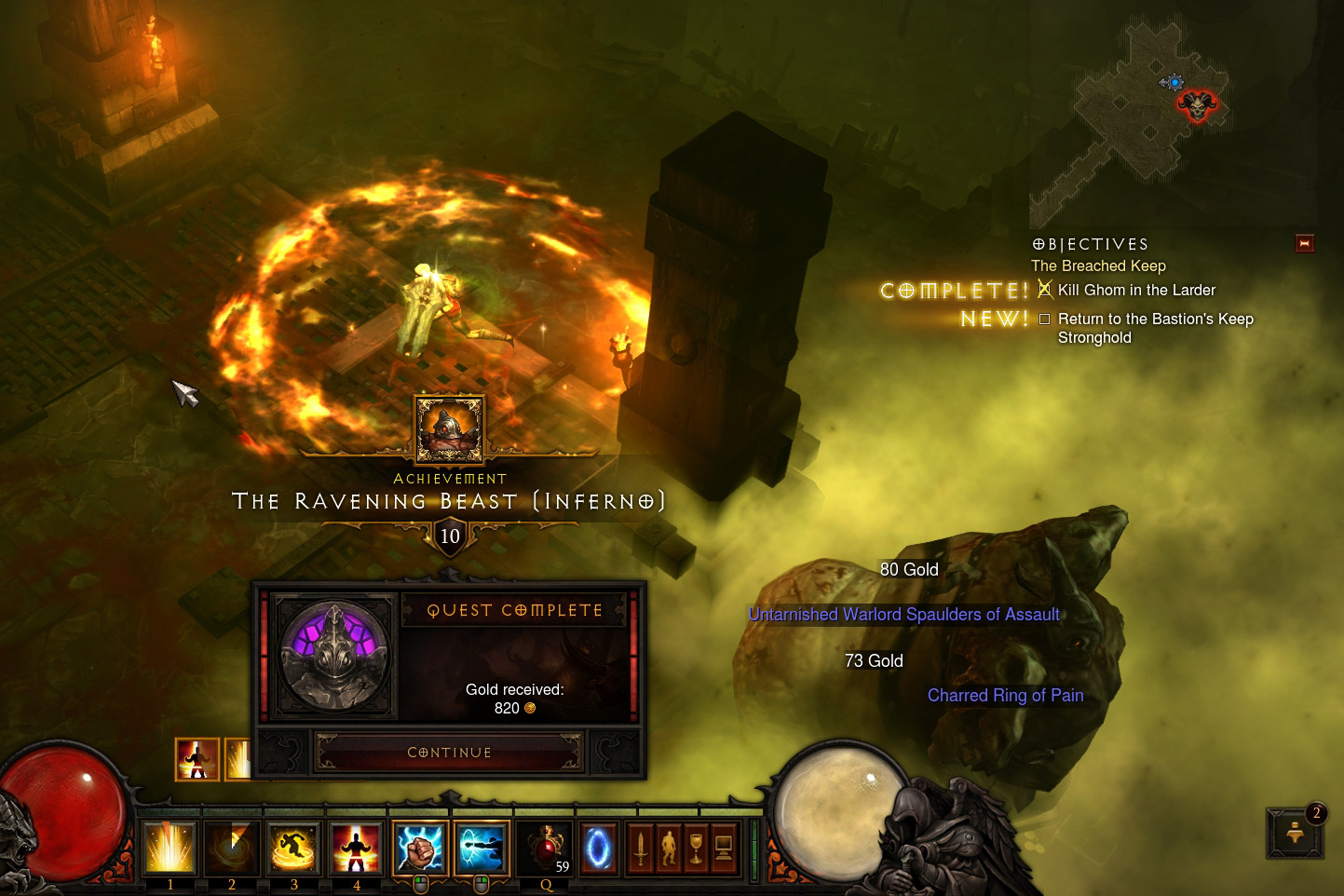Screen dimensions: 1344x896
Task: Open the goblet-shaped menu button
Action: 695,848
